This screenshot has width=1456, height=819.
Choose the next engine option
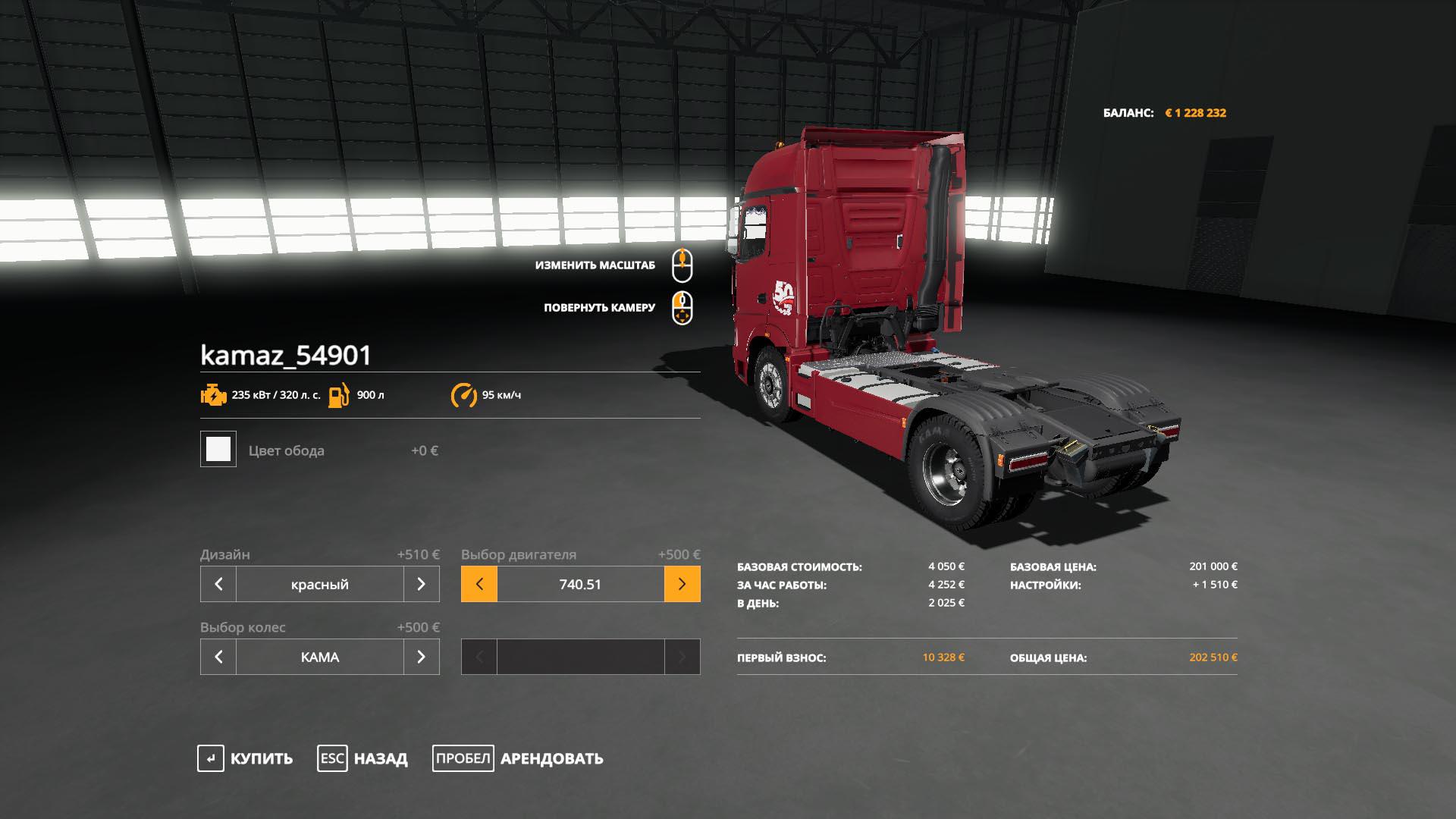[x=682, y=584]
